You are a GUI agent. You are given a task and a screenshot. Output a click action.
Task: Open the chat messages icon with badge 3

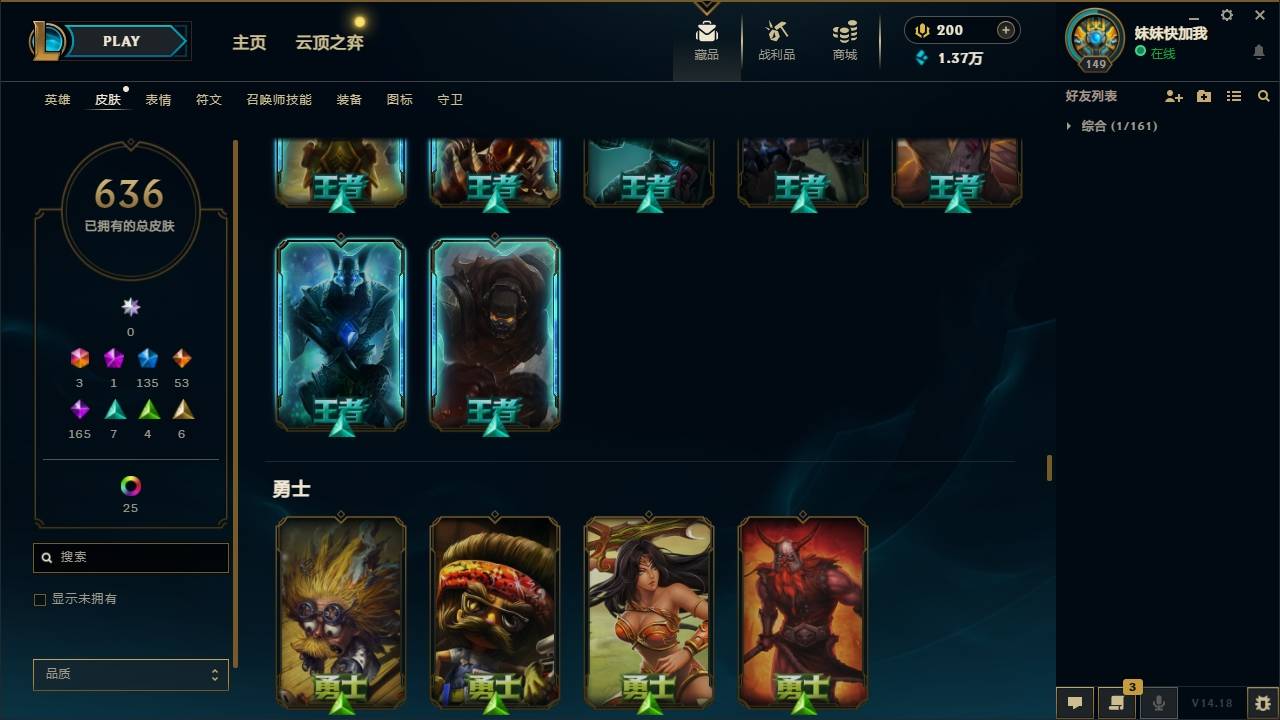(1117, 703)
